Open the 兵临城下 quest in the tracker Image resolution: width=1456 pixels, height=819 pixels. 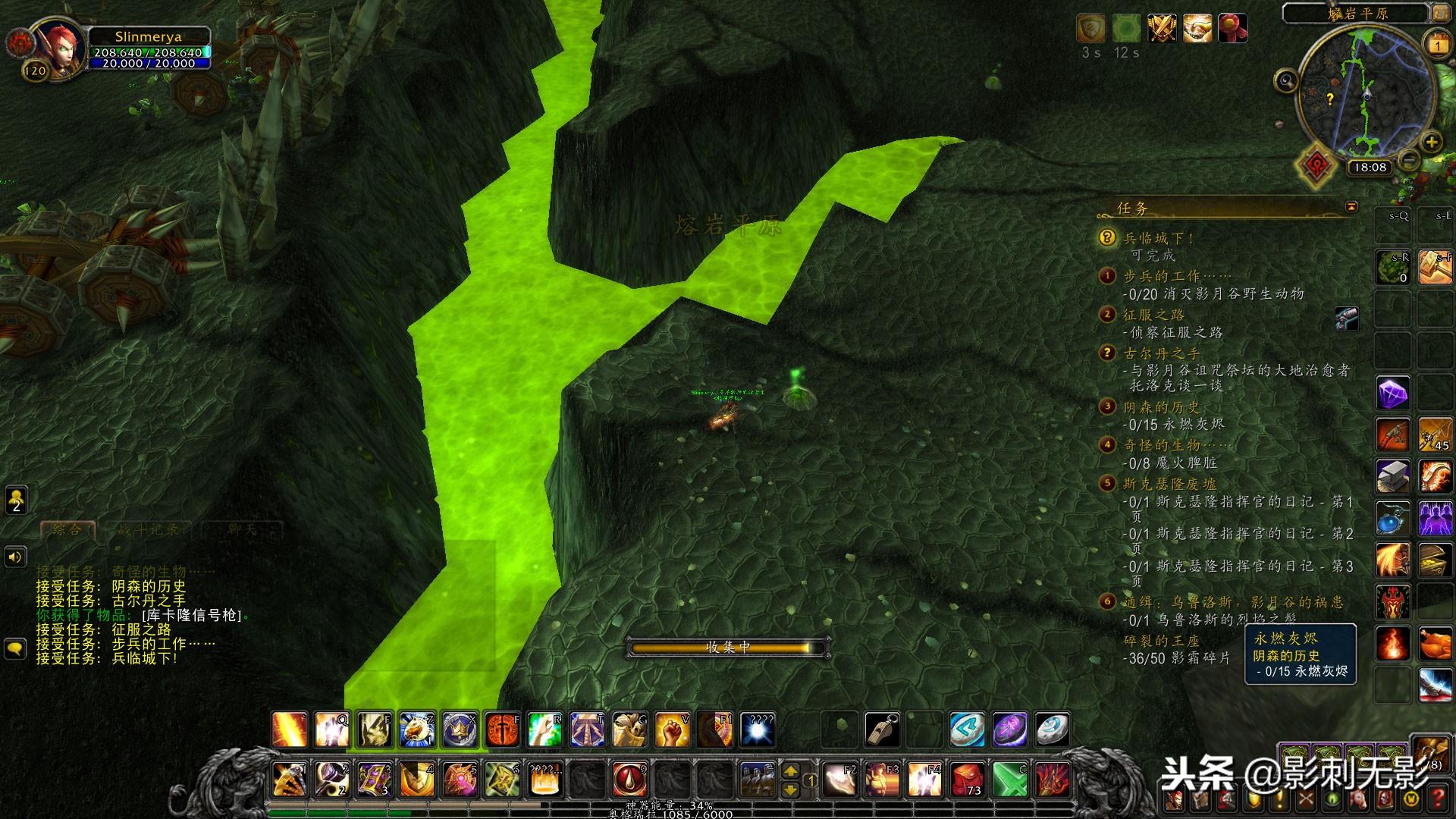(1159, 238)
